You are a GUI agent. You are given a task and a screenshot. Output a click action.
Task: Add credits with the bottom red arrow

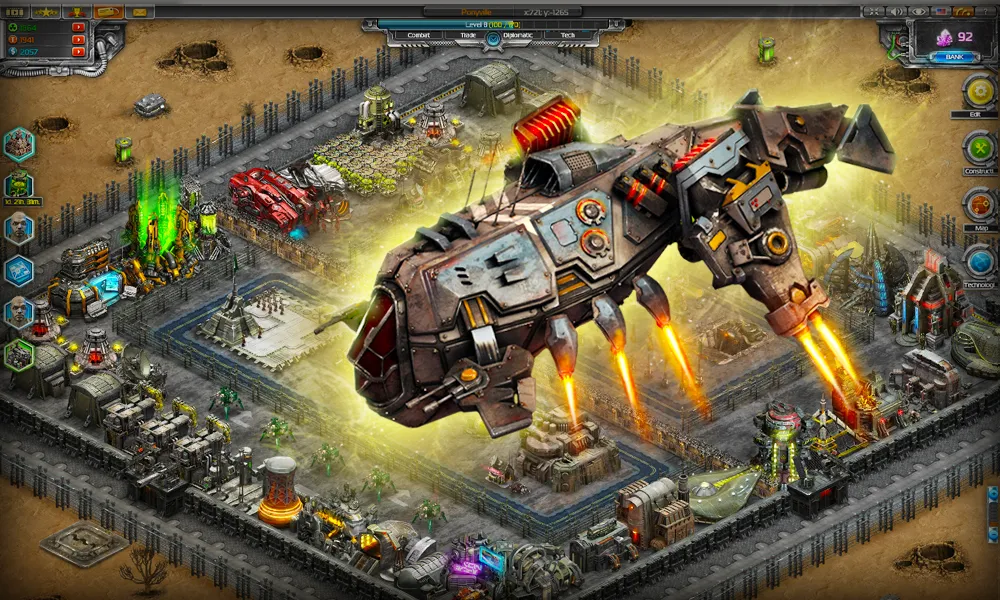(78, 52)
